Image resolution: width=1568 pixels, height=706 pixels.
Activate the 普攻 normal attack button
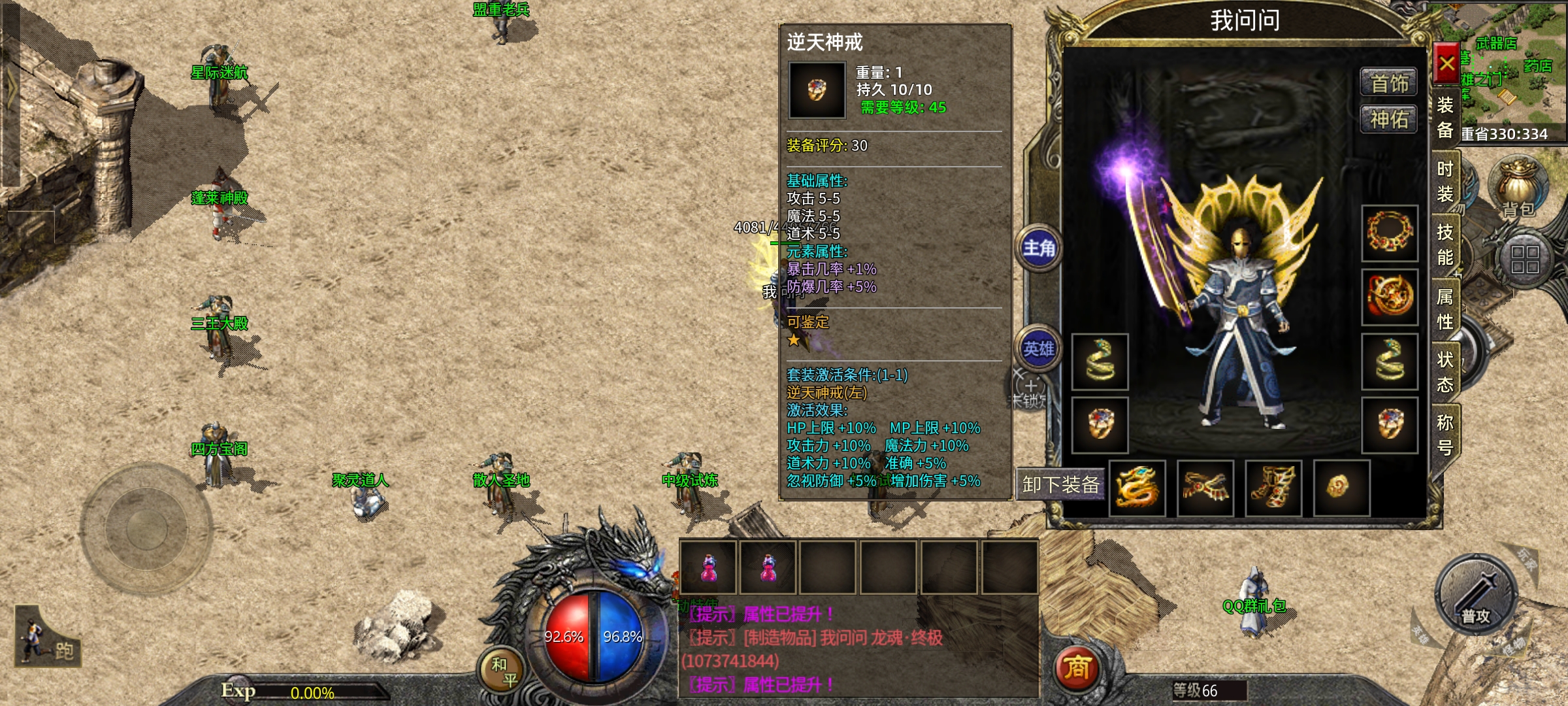(1476, 596)
